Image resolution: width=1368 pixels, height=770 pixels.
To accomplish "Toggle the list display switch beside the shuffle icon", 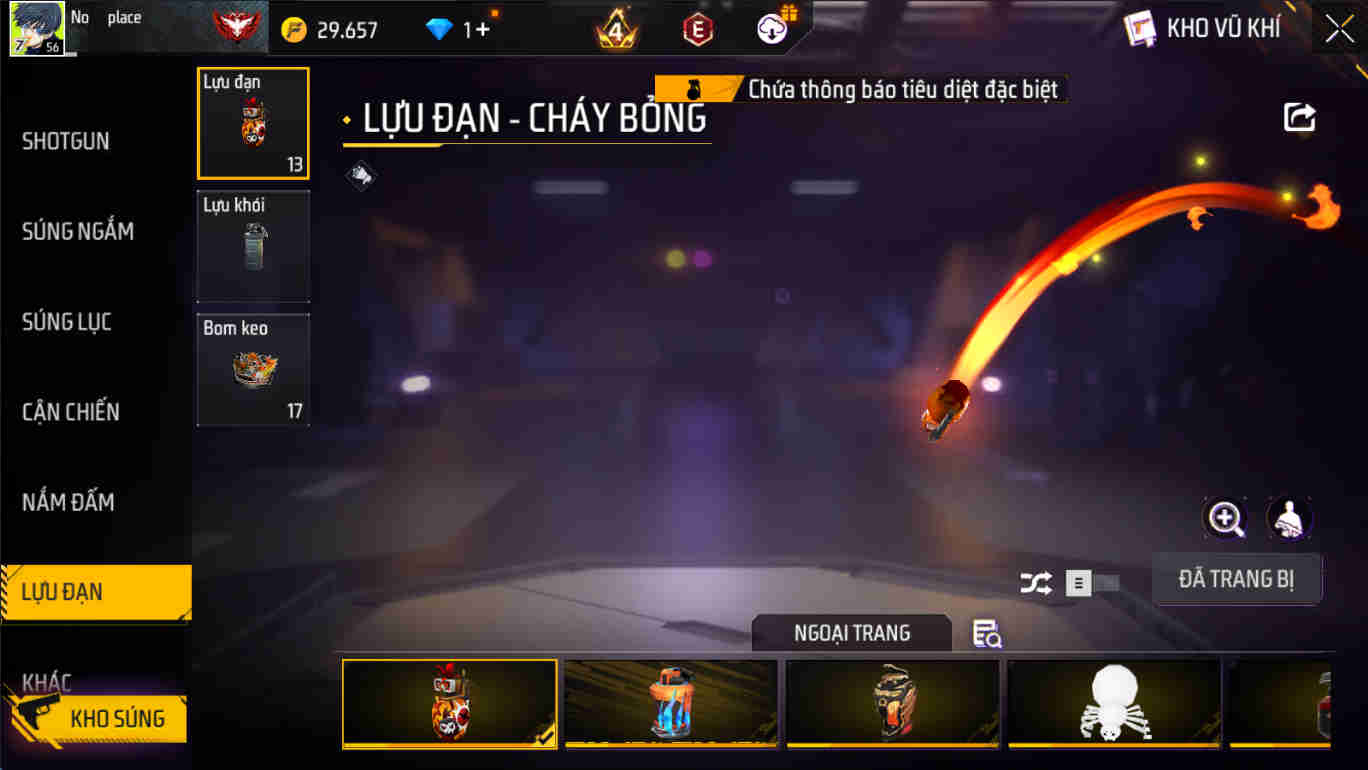I will click(x=1094, y=583).
